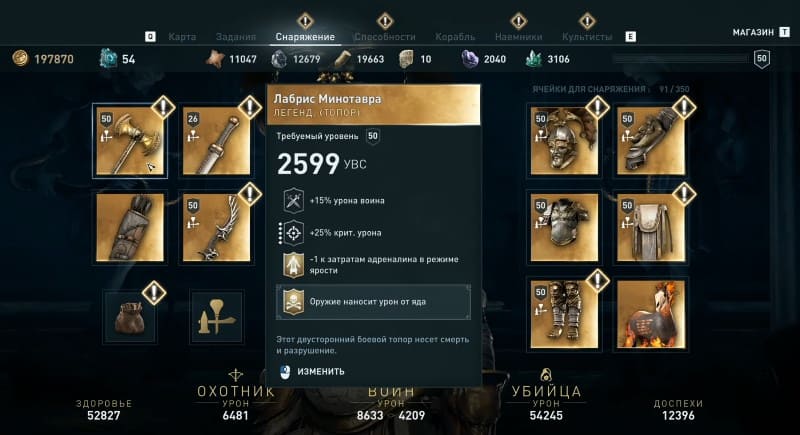The image size is (800, 435).
Task: Open the leather pouch slot
Action: [x=130, y=316]
